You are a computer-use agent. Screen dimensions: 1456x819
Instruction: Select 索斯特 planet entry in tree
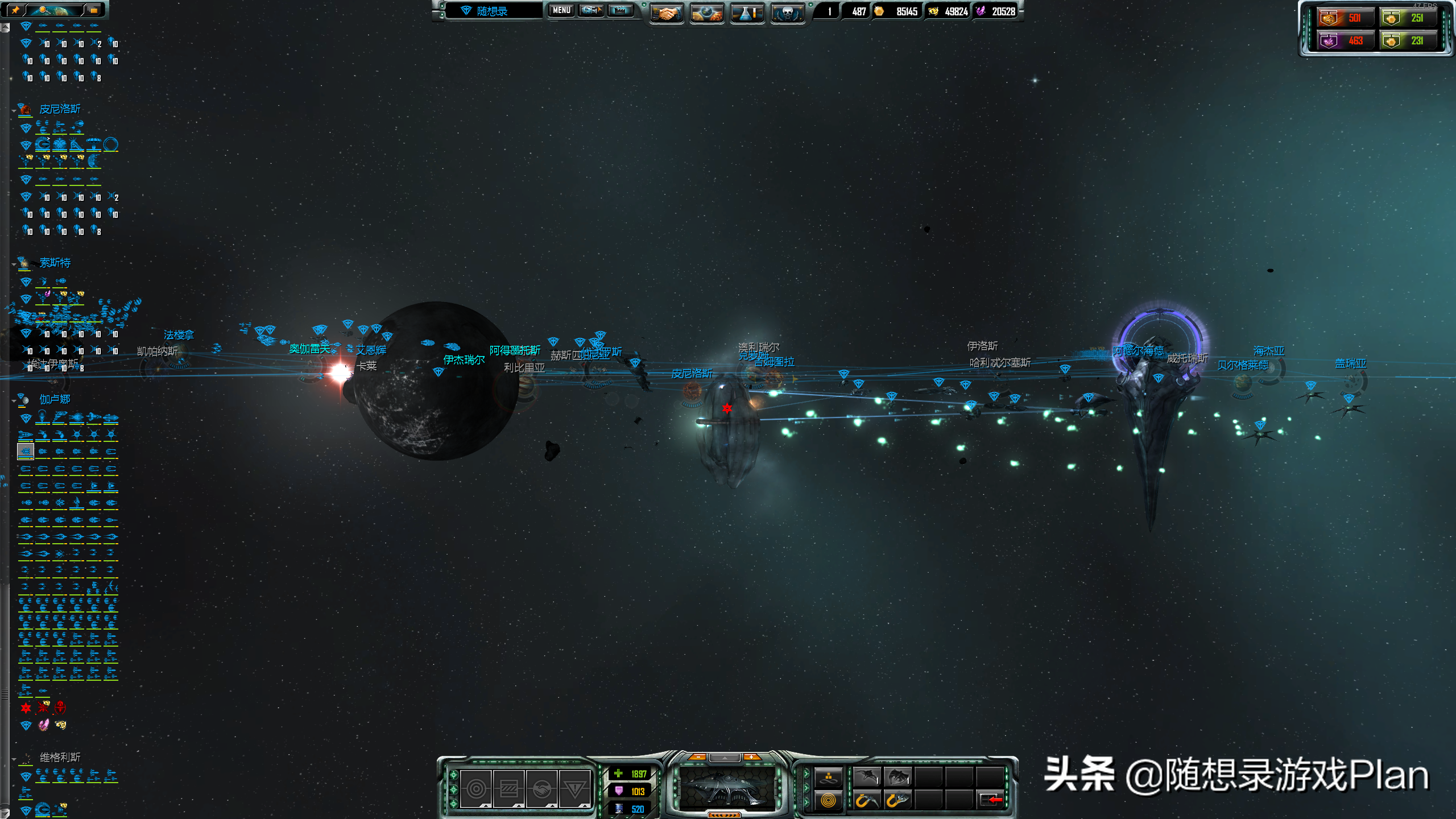pos(55,262)
